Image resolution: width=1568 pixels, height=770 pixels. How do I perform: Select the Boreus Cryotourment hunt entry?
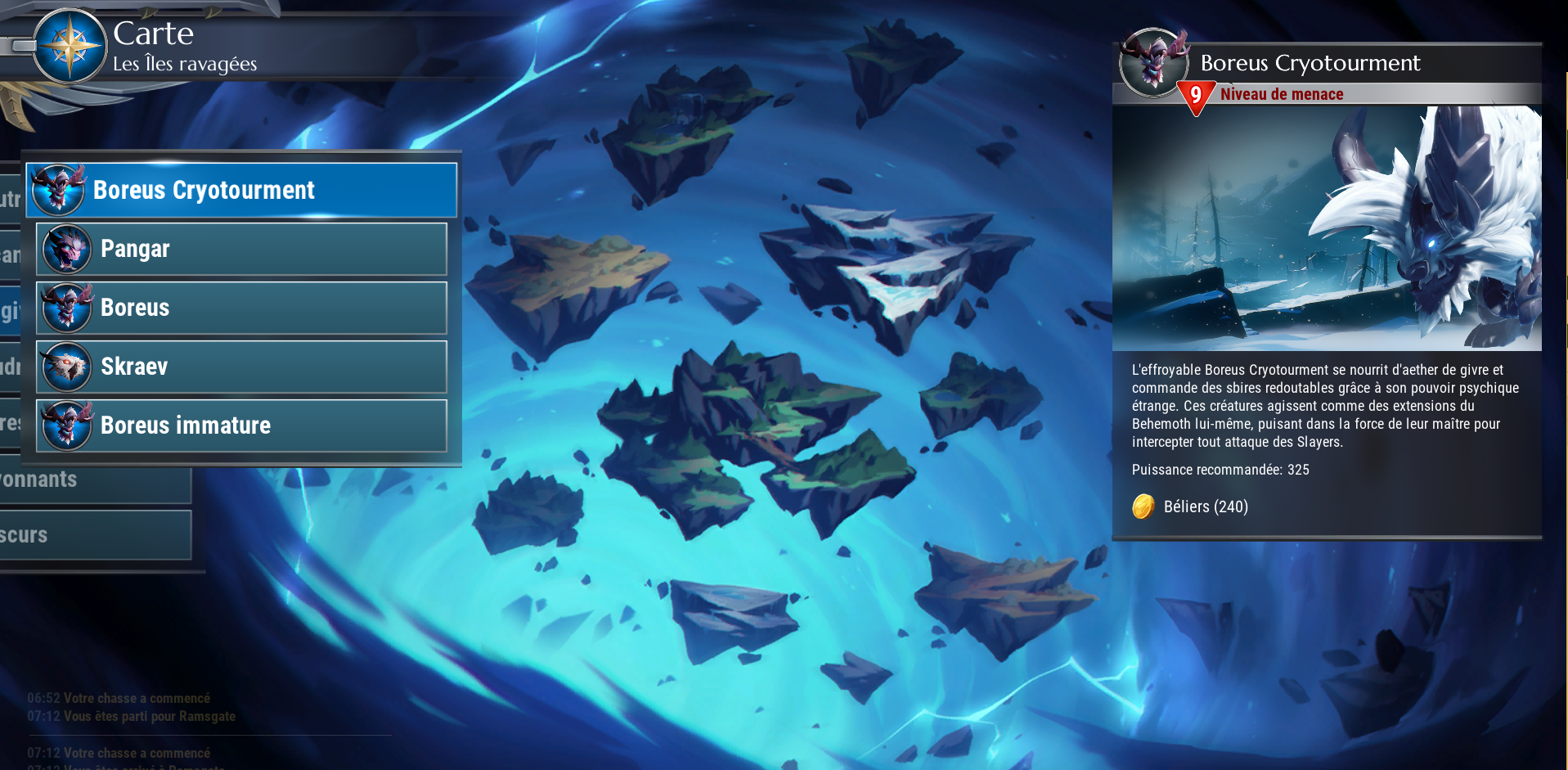242,190
